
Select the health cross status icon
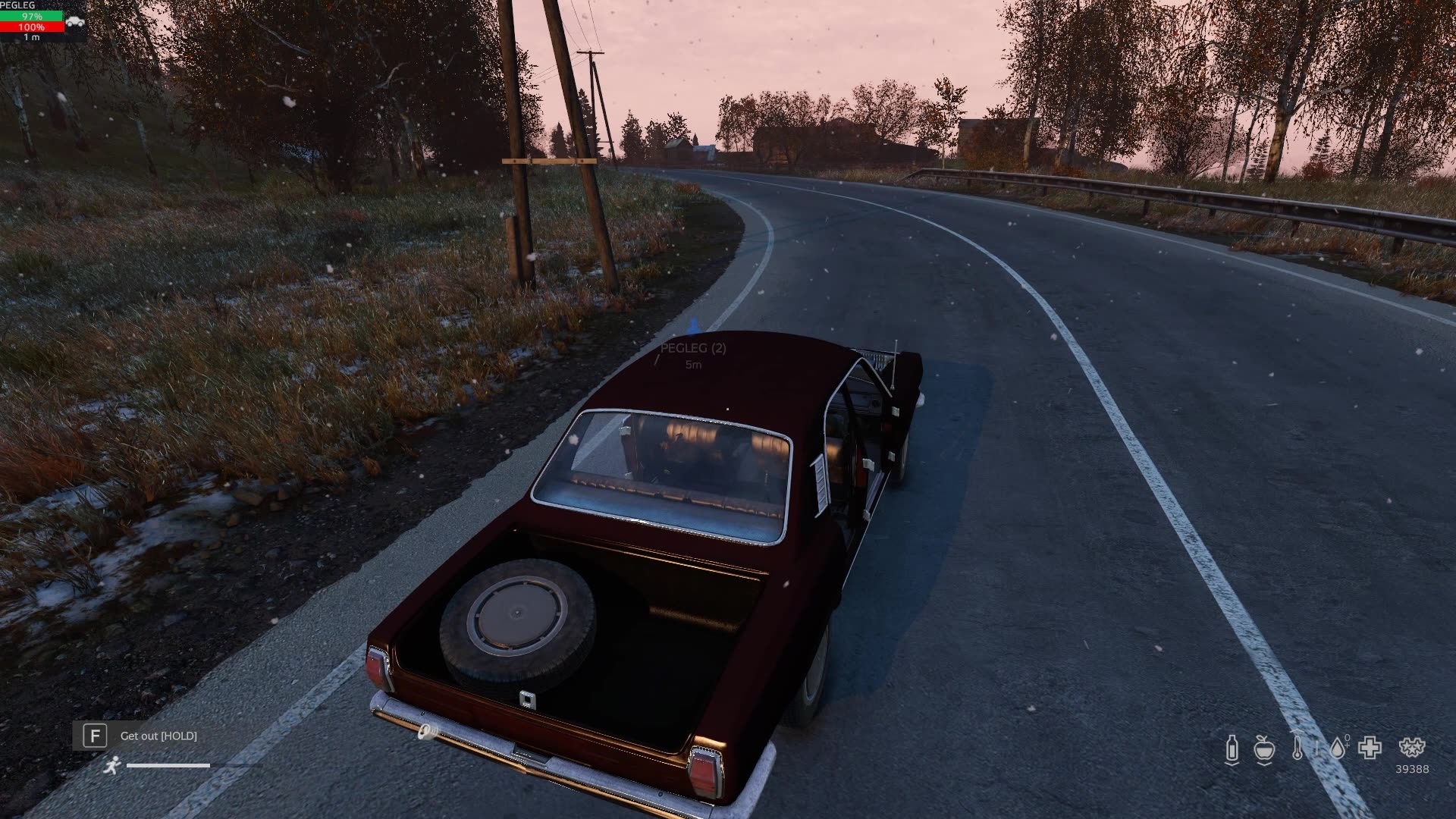[x=1370, y=748]
